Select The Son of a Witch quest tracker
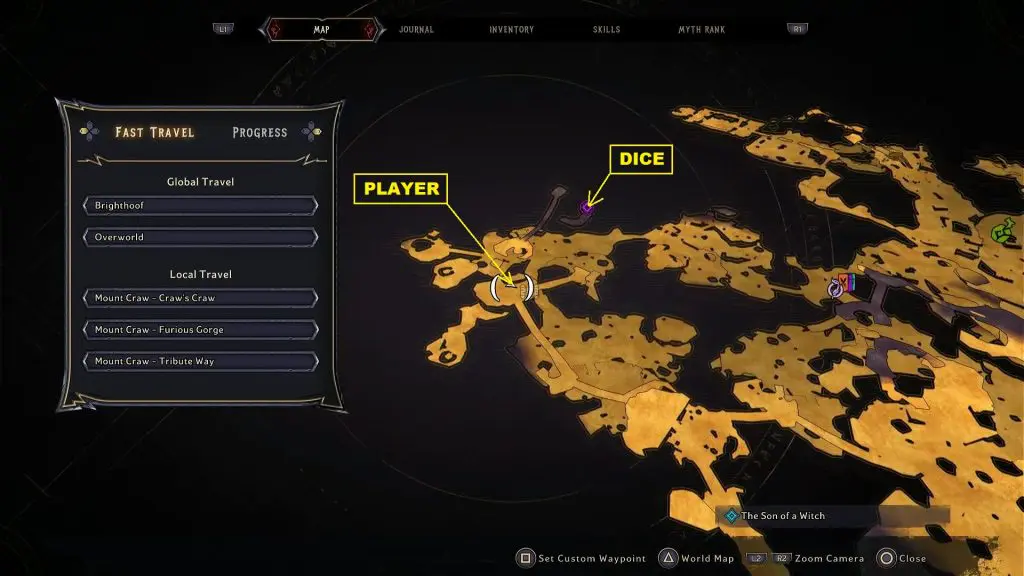This screenshot has width=1024, height=576. coord(783,516)
